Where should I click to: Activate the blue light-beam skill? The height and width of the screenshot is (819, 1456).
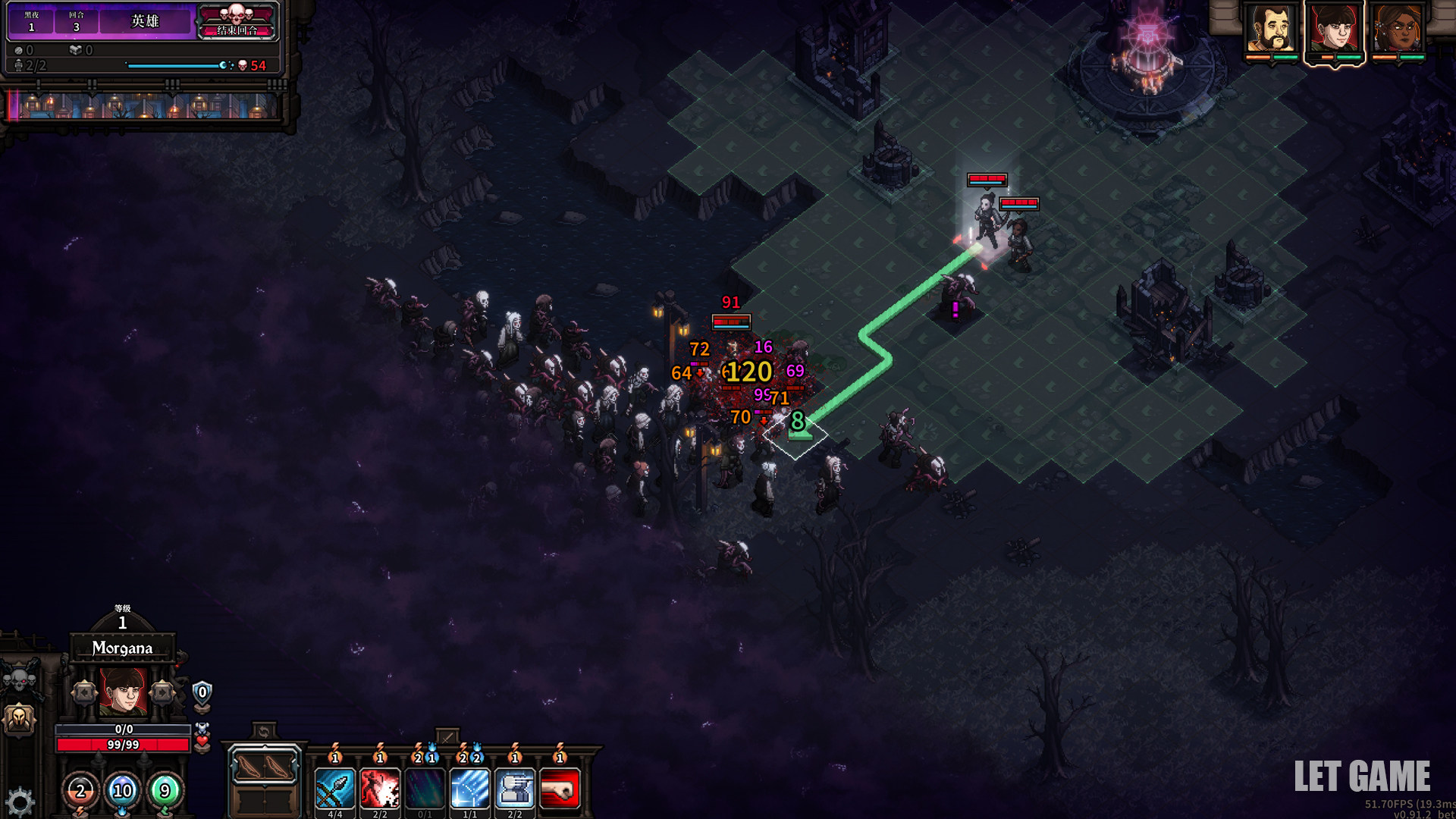coord(470,789)
